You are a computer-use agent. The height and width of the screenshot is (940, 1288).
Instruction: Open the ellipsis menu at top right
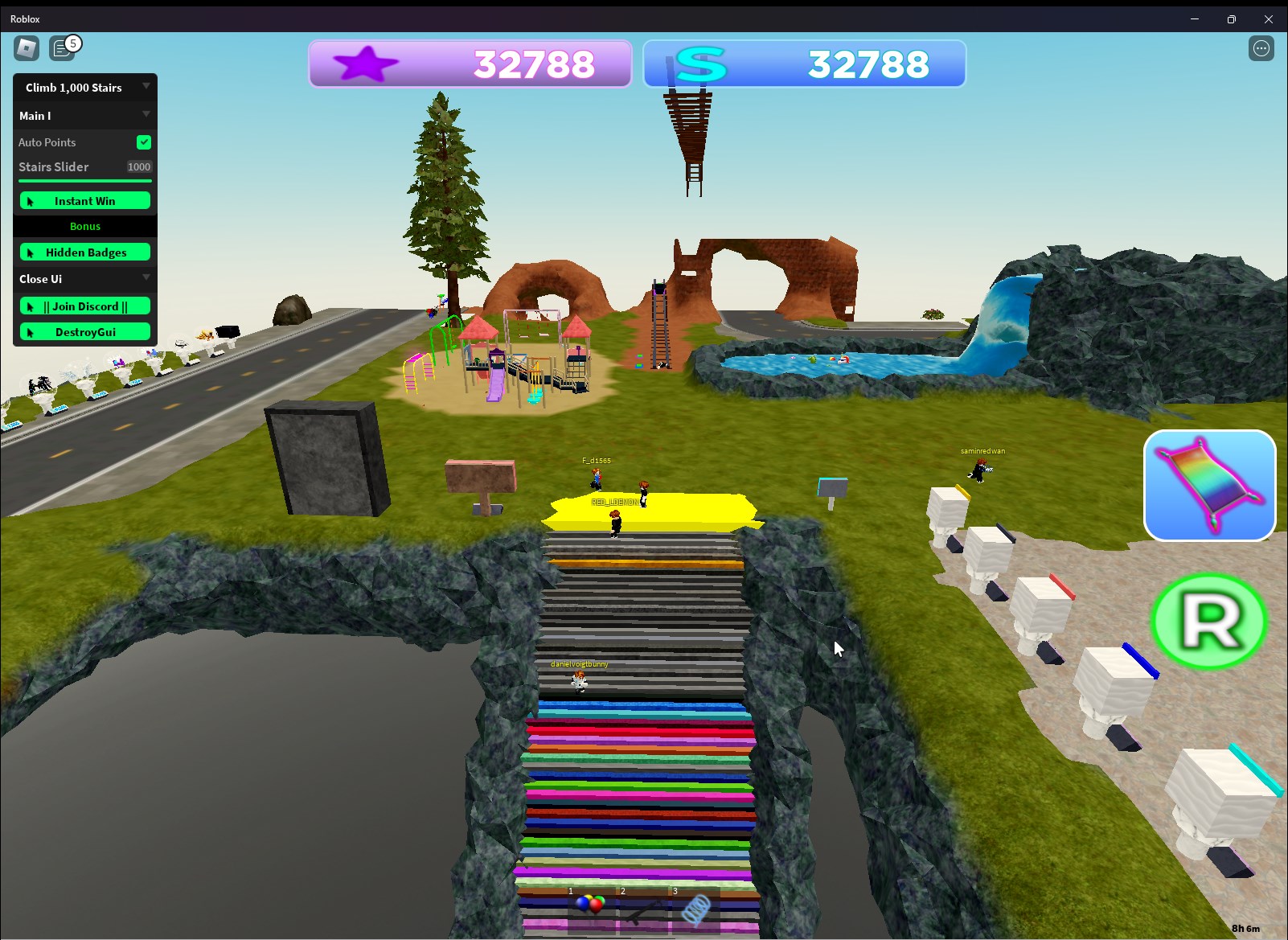1261,48
